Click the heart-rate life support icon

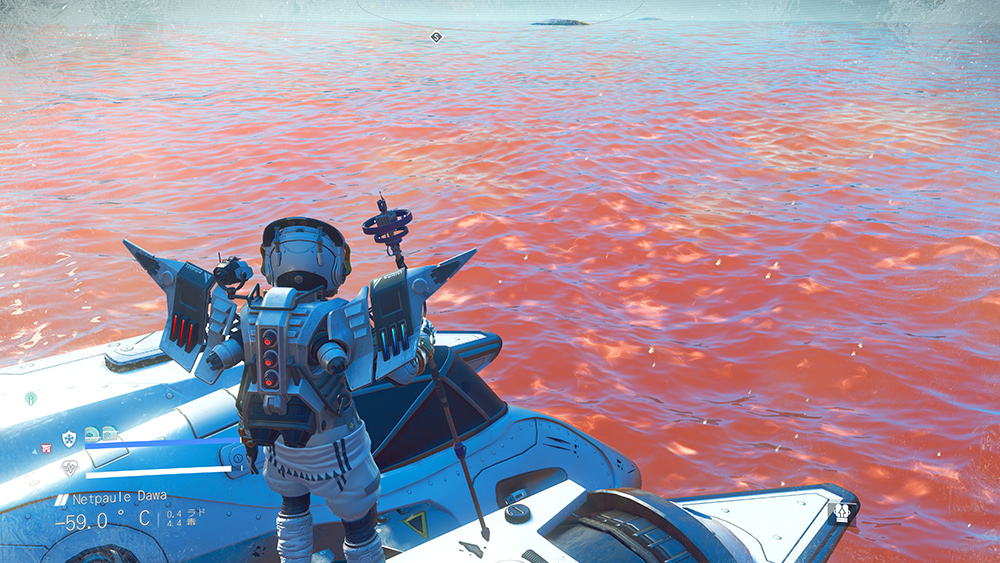pyautogui.click(x=69, y=467)
